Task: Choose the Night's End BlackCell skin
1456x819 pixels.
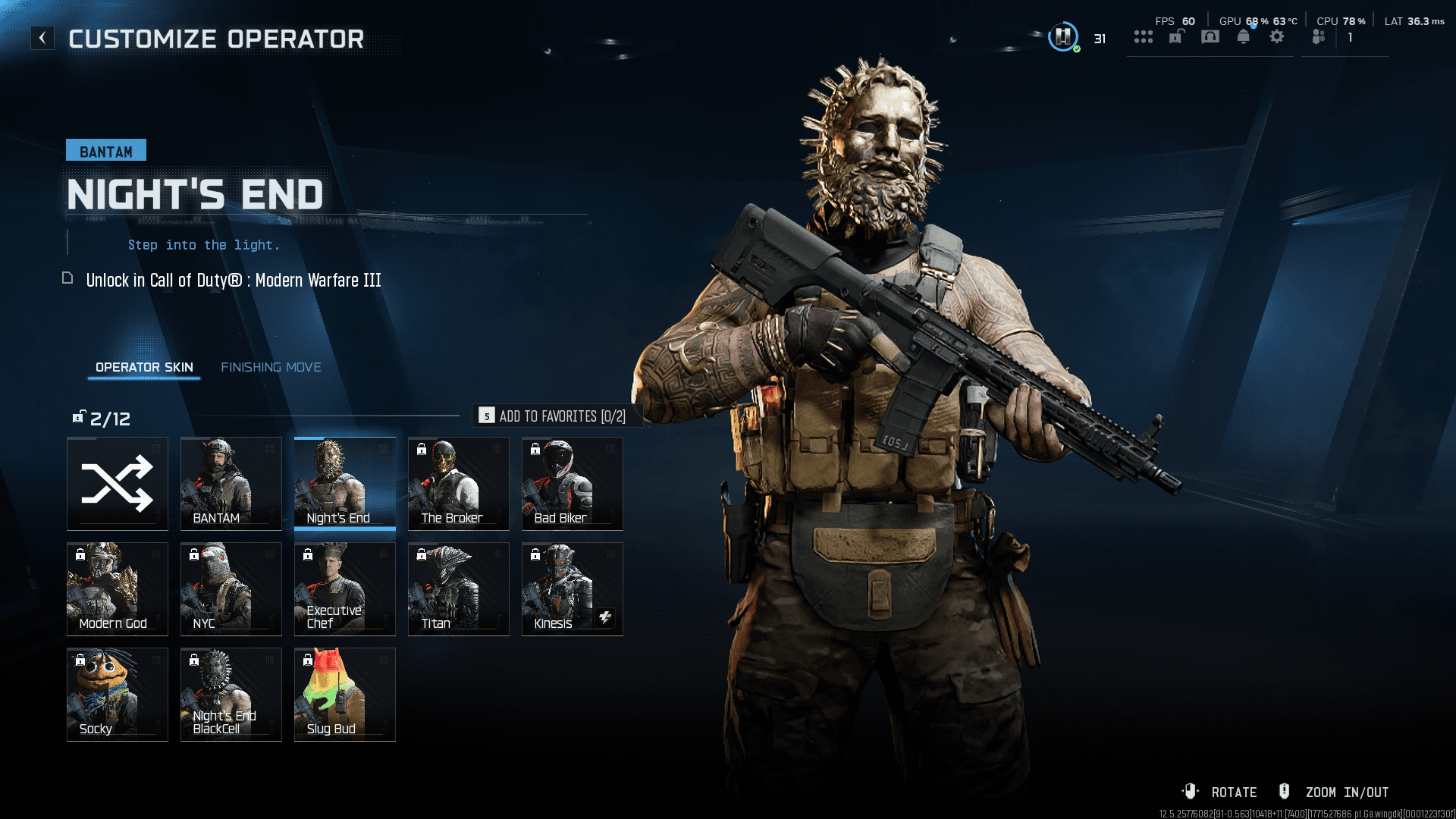Action: [231, 695]
